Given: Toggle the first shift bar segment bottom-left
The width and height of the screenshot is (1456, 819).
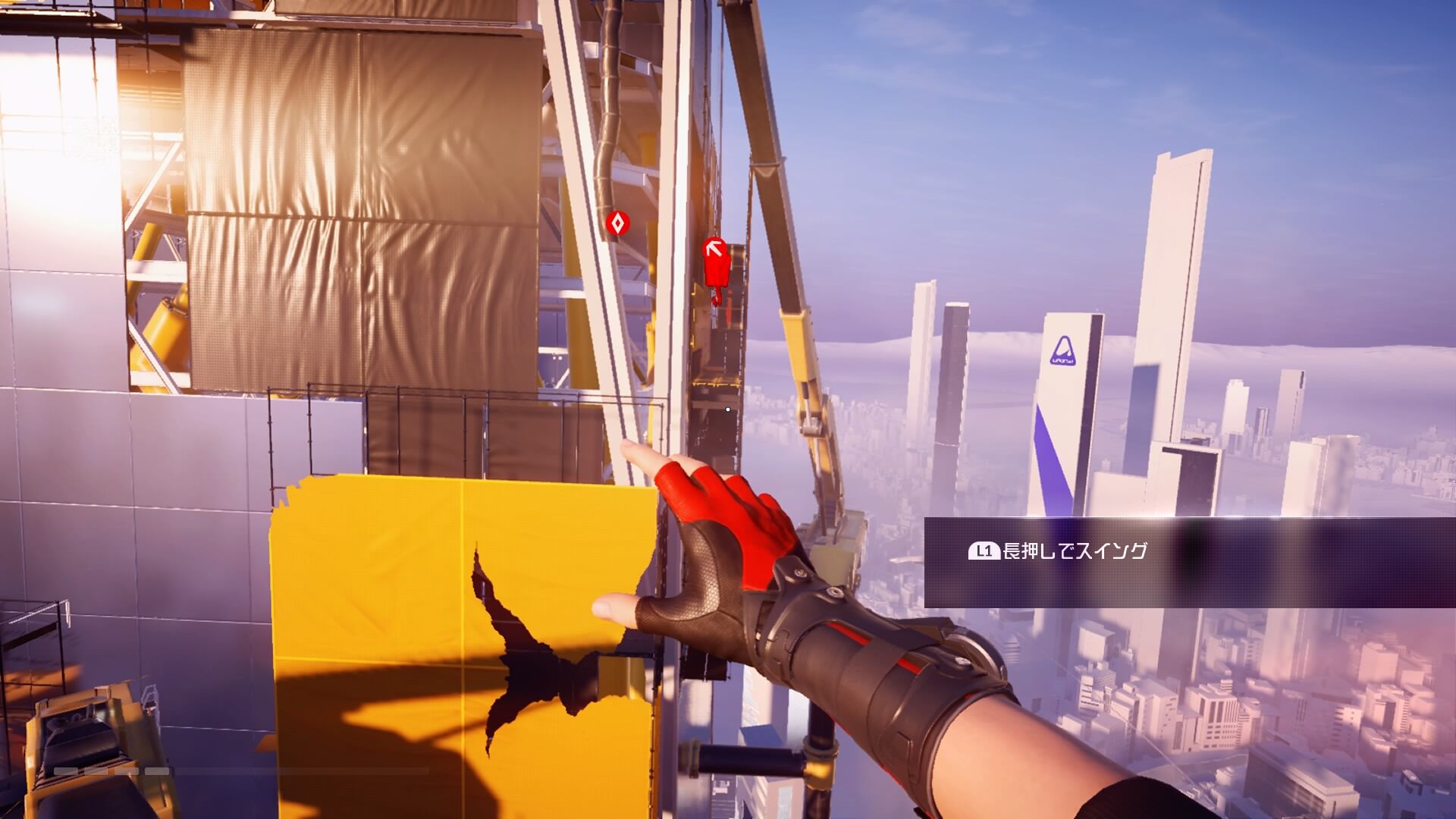Looking at the screenshot, I should (x=65, y=770).
